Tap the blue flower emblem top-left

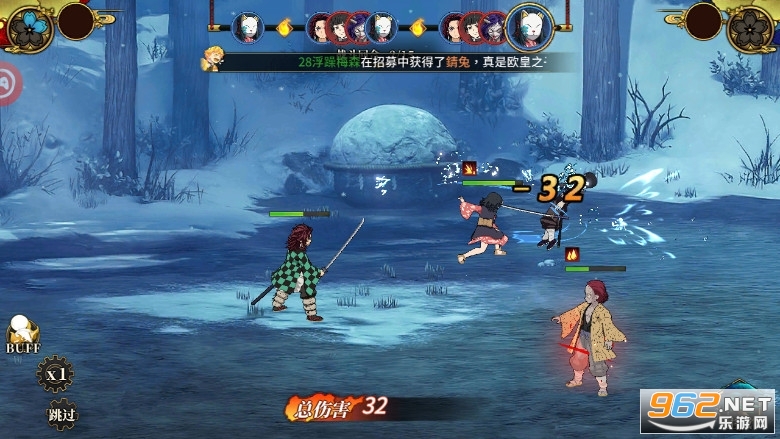[31, 25]
